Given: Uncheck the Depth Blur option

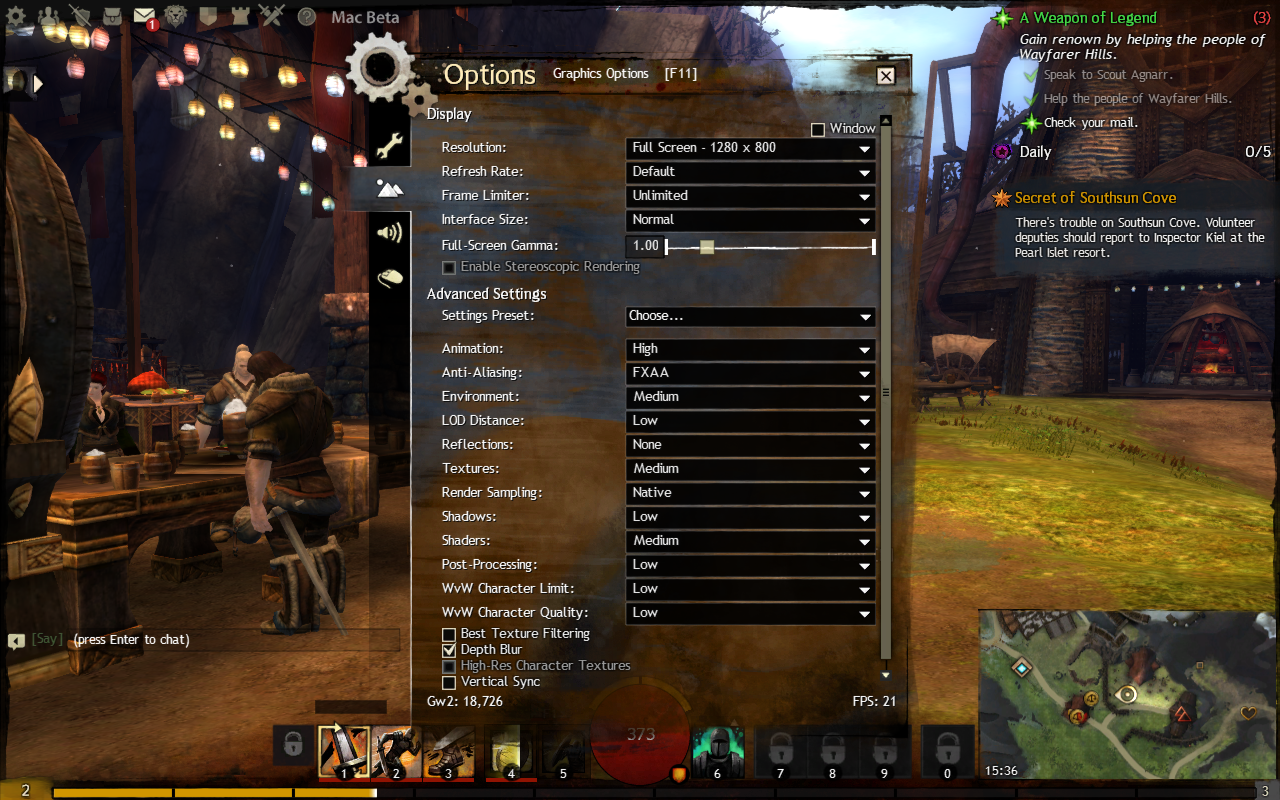Looking at the screenshot, I should click(x=449, y=650).
